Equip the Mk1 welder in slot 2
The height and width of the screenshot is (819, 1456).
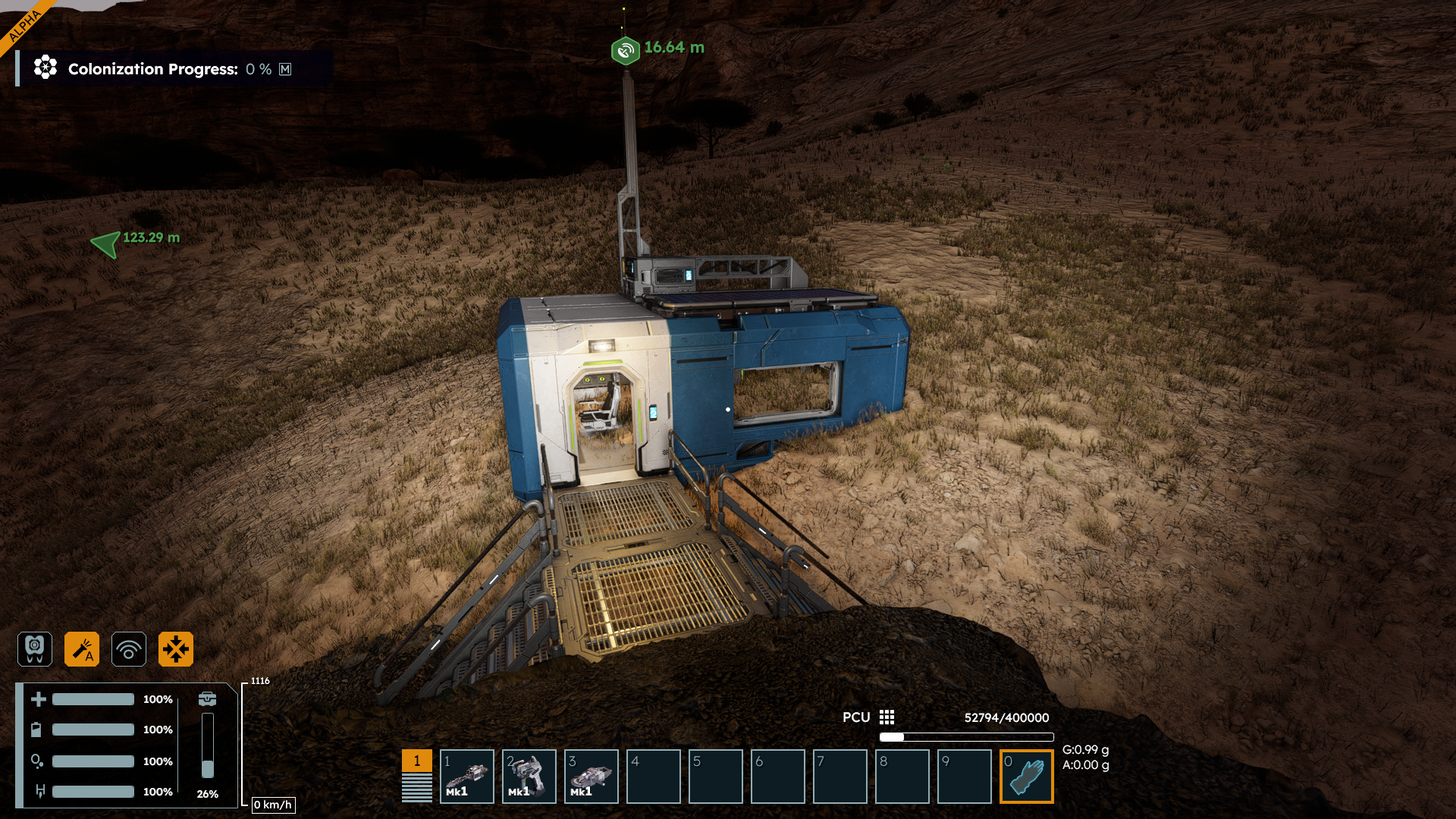(529, 777)
